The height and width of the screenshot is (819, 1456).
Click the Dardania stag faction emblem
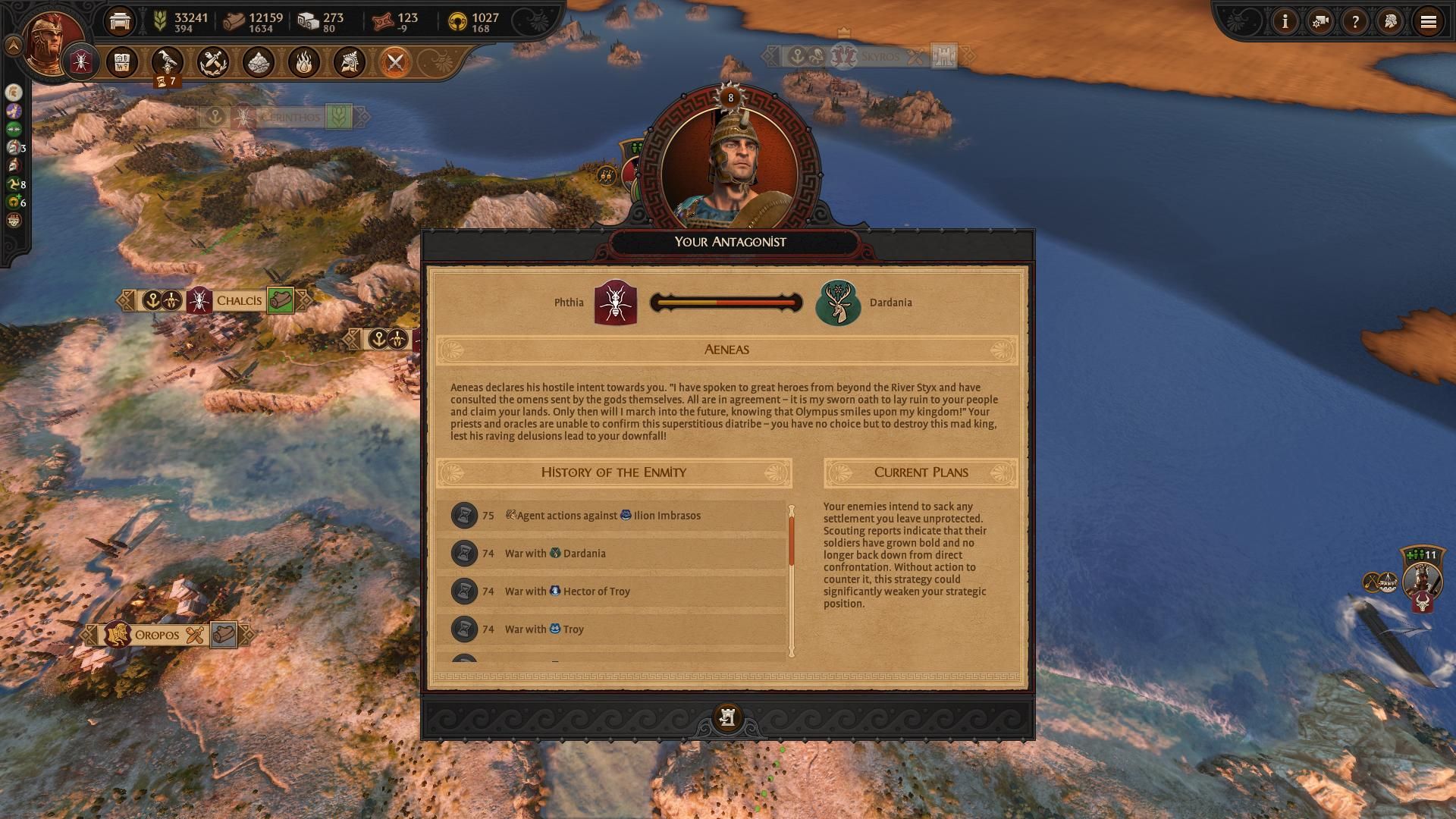click(838, 303)
